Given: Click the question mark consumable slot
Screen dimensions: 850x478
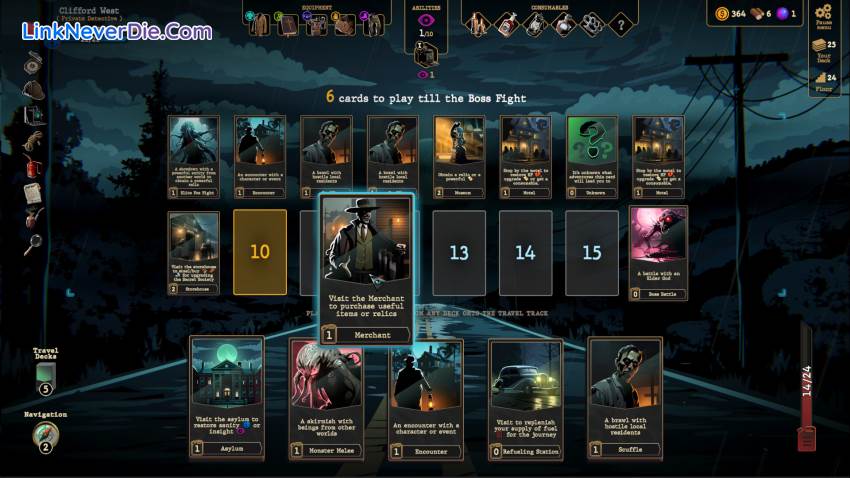Looking at the screenshot, I should pyautogui.click(x=620, y=23).
